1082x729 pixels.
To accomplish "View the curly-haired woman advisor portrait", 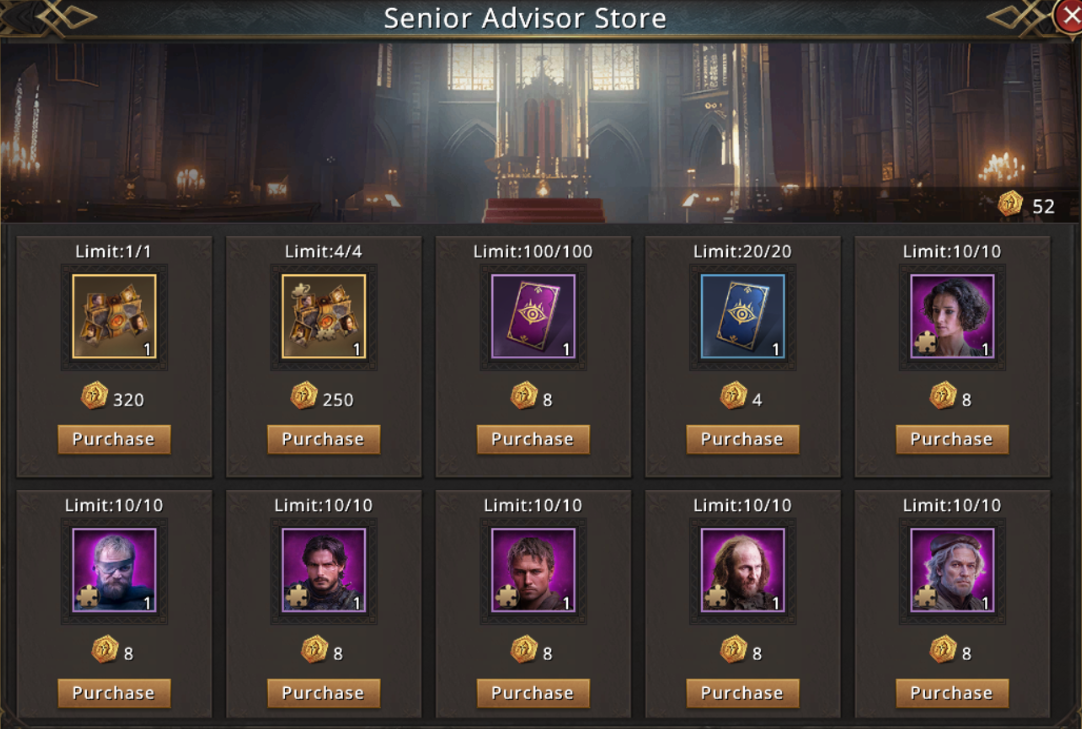I will pyautogui.click(x=951, y=316).
